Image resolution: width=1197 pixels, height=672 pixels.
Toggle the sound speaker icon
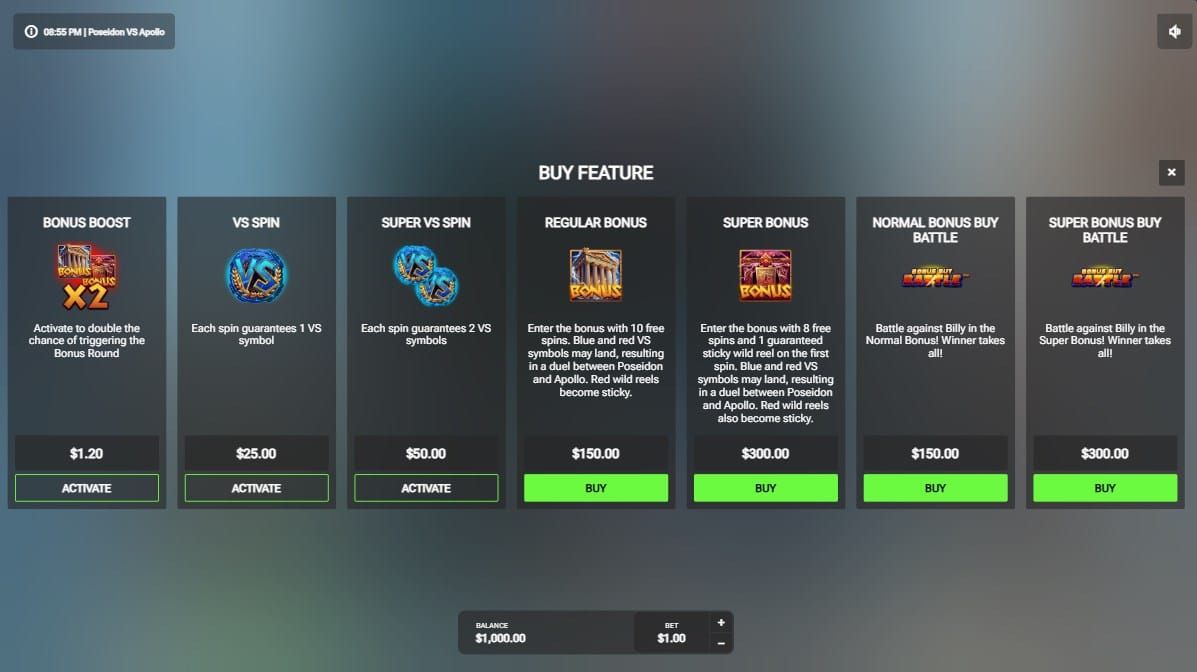pos(1175,31)
